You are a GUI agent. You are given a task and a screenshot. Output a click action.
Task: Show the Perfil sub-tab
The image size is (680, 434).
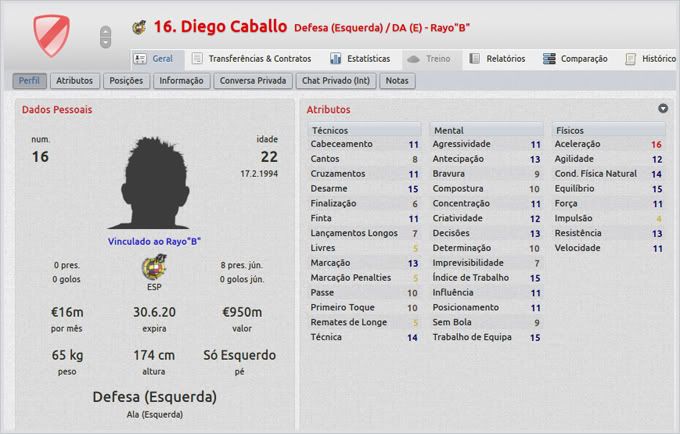pos(30,81)
